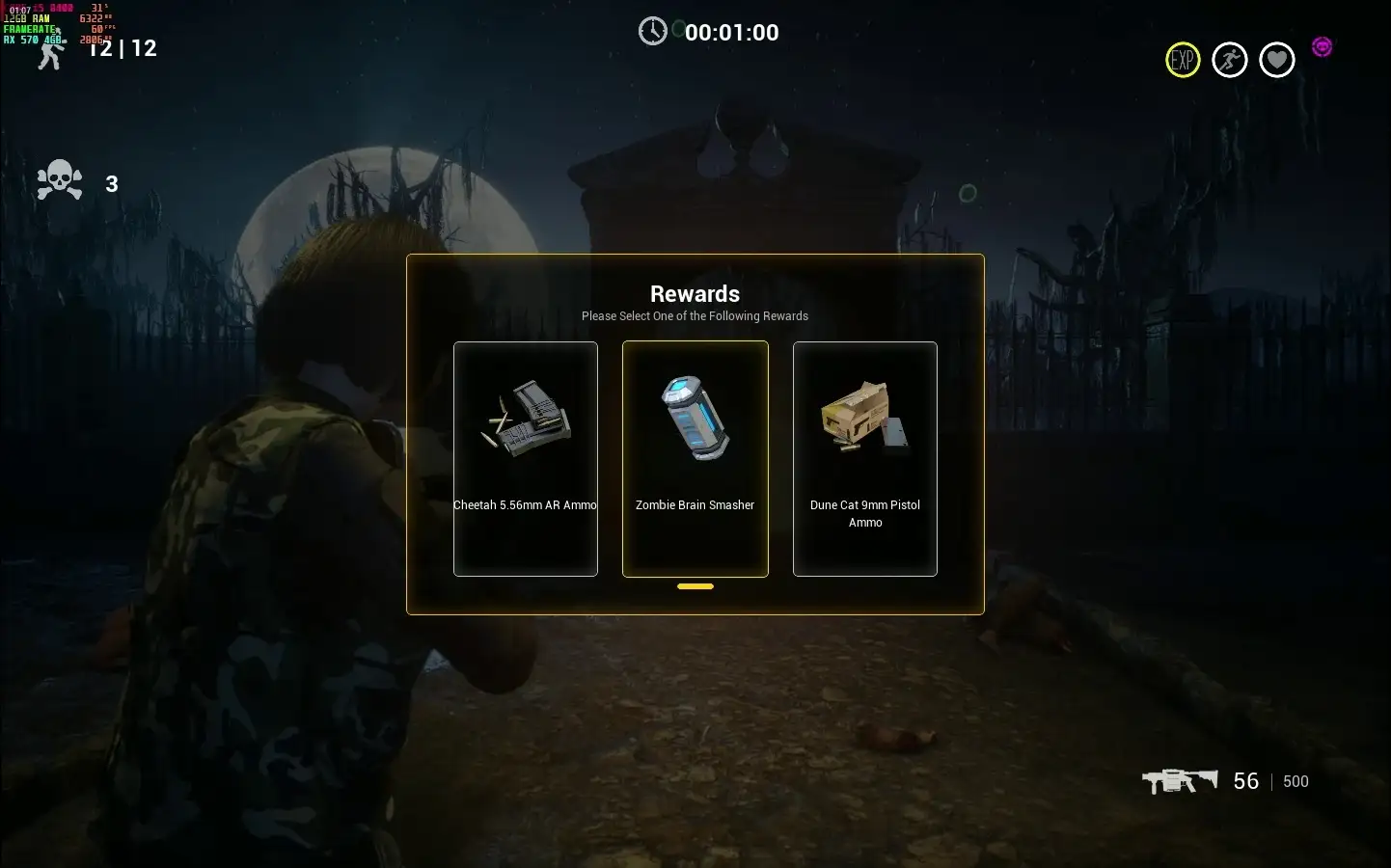Click the yellow EXP perk icon

pos(1183,61)
